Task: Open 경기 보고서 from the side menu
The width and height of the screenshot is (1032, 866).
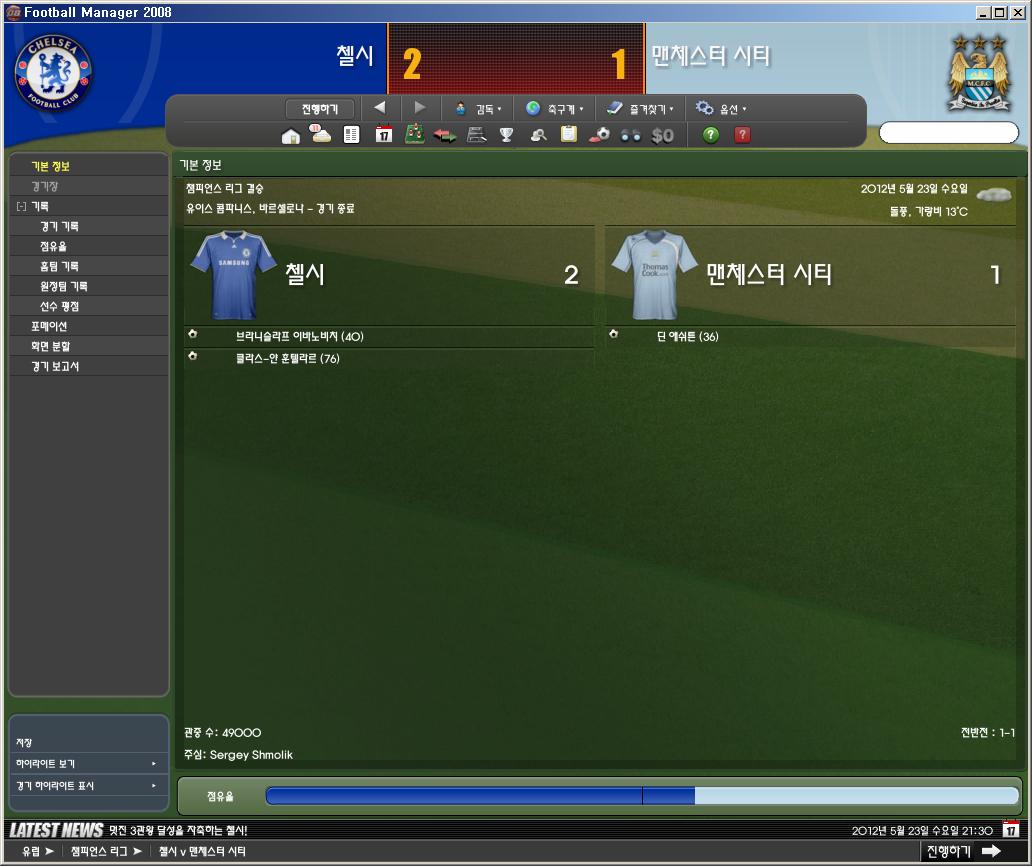Action: (55, 367)
